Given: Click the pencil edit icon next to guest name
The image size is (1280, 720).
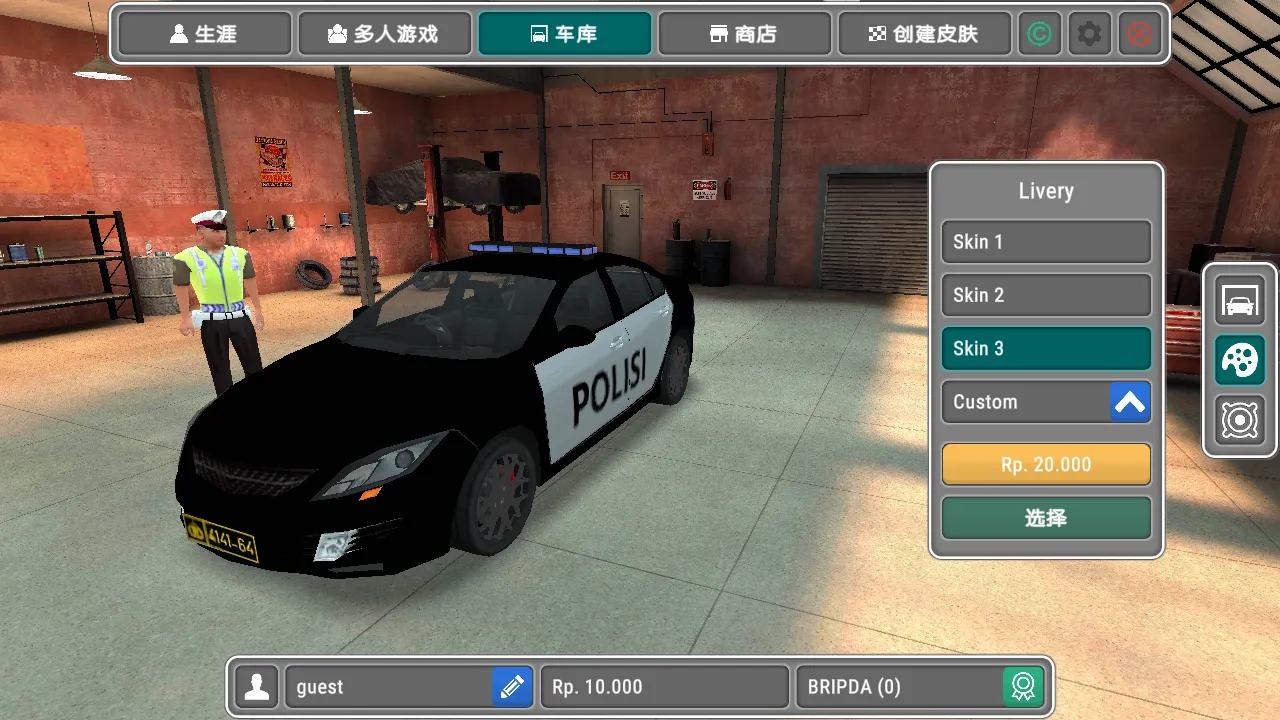Looking at the screenshot, I should tap(511, 687).
